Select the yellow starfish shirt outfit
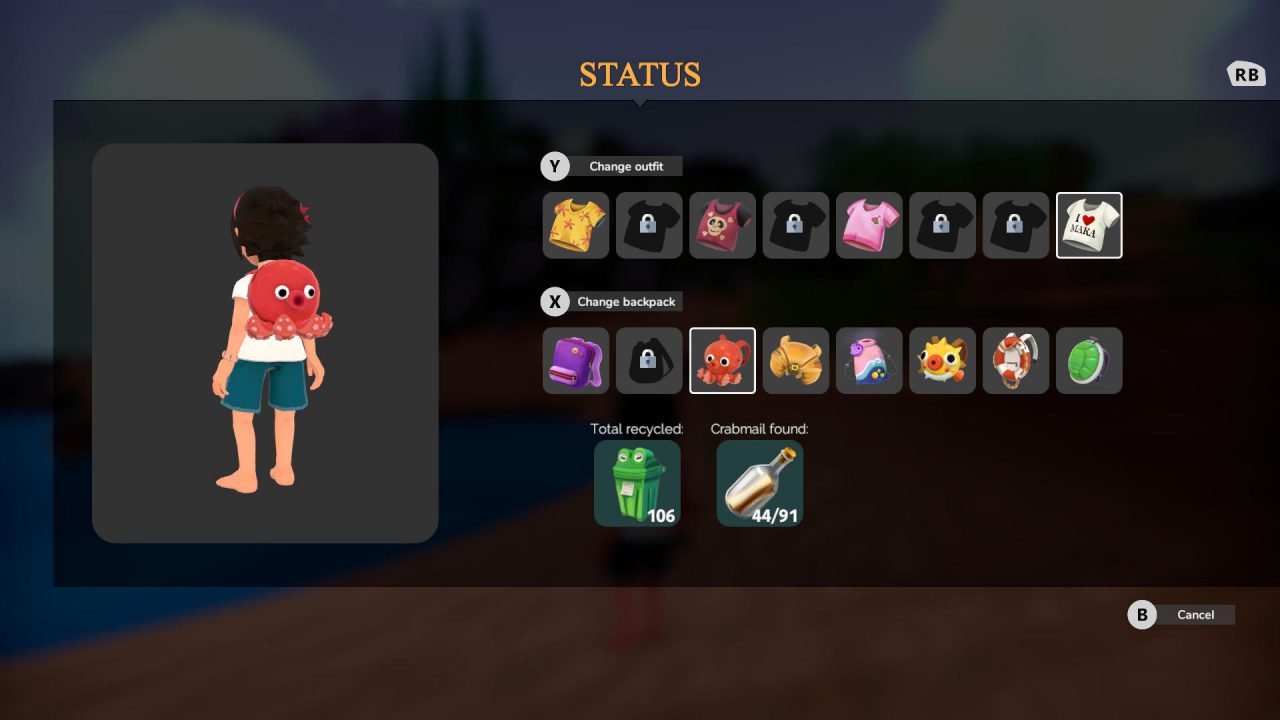The image size is (1280, 720). (575, 225)
